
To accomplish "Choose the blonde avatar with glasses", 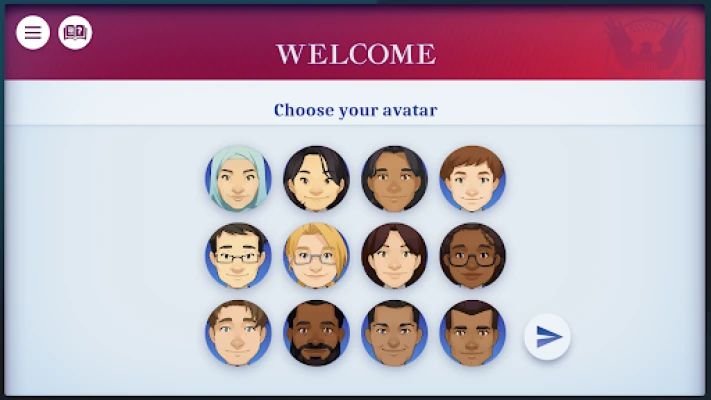I will click(x=316, y=256).
